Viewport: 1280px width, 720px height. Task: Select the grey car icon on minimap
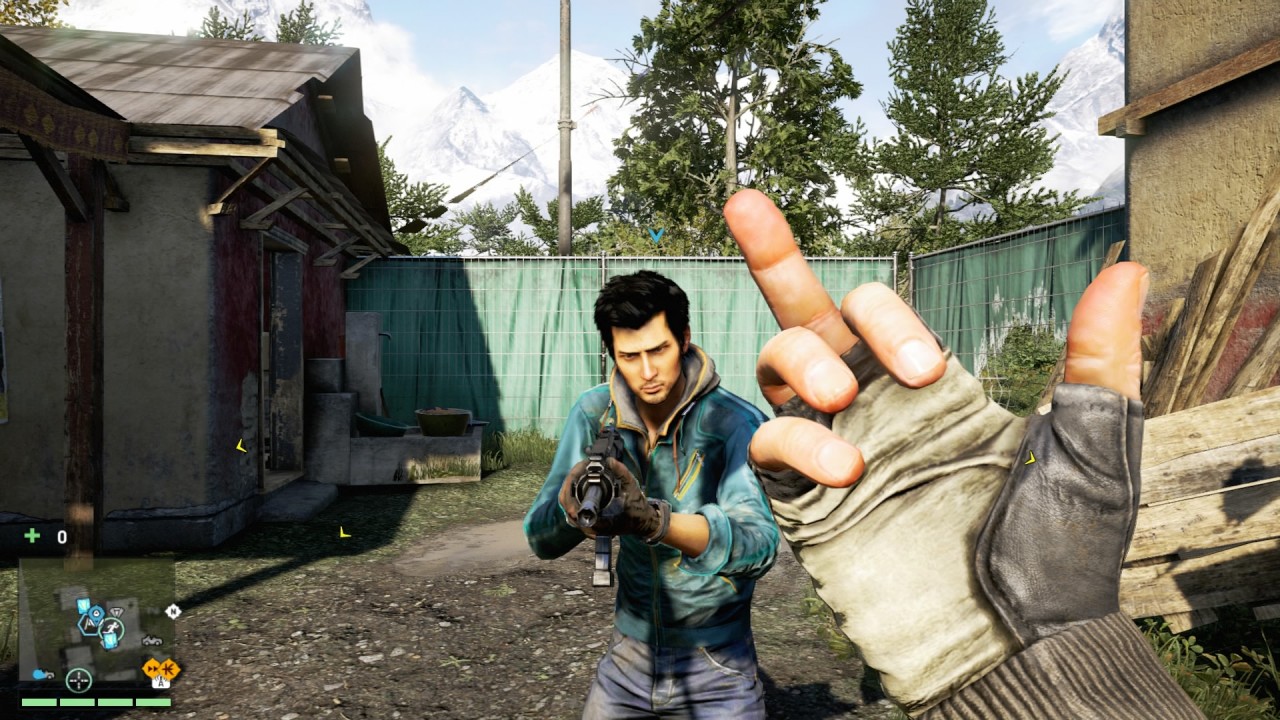click(x=152, y=641)
